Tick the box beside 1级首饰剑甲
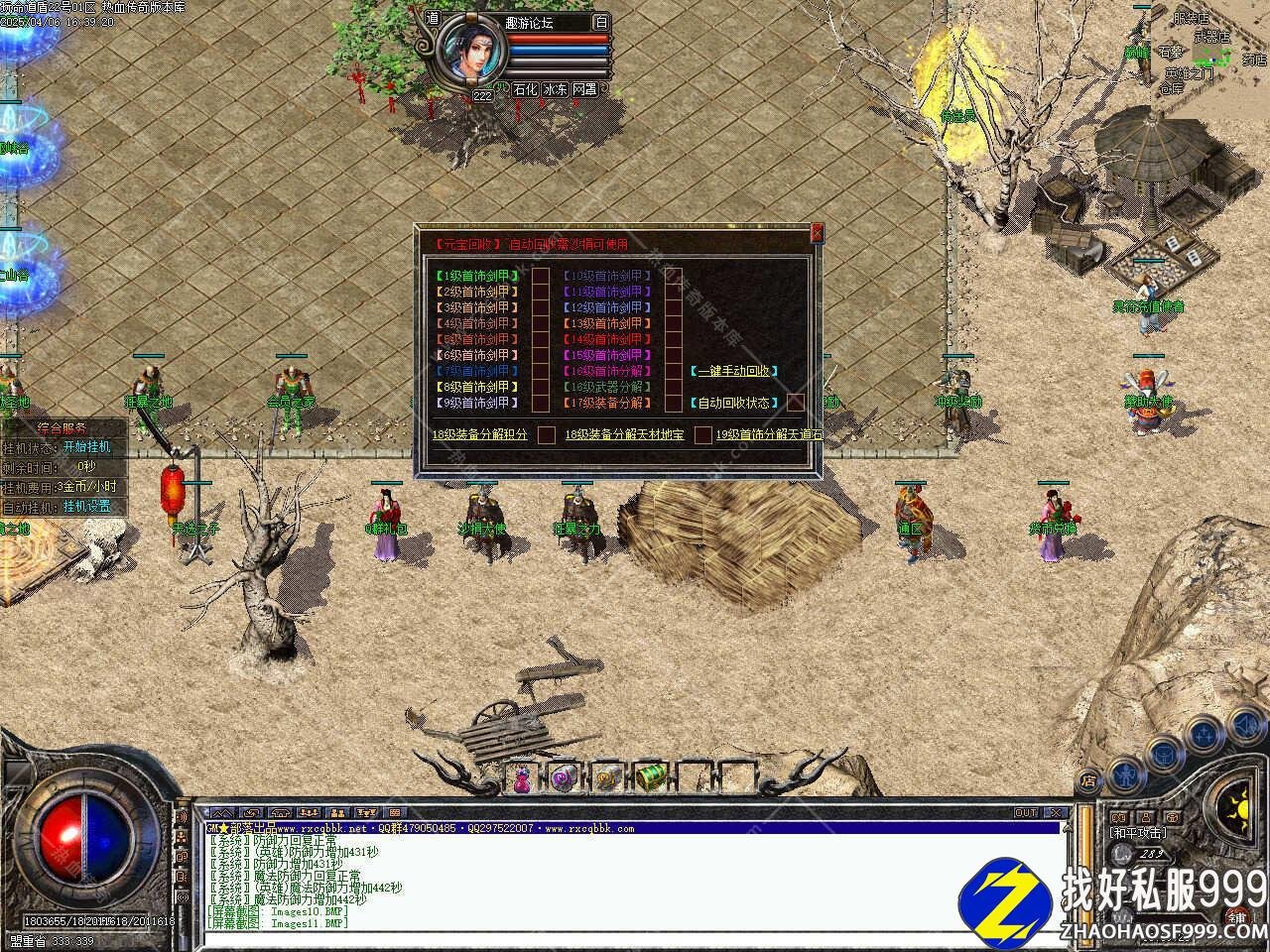The height and width of the screenshot is (952, 1270). pos(541,276)
